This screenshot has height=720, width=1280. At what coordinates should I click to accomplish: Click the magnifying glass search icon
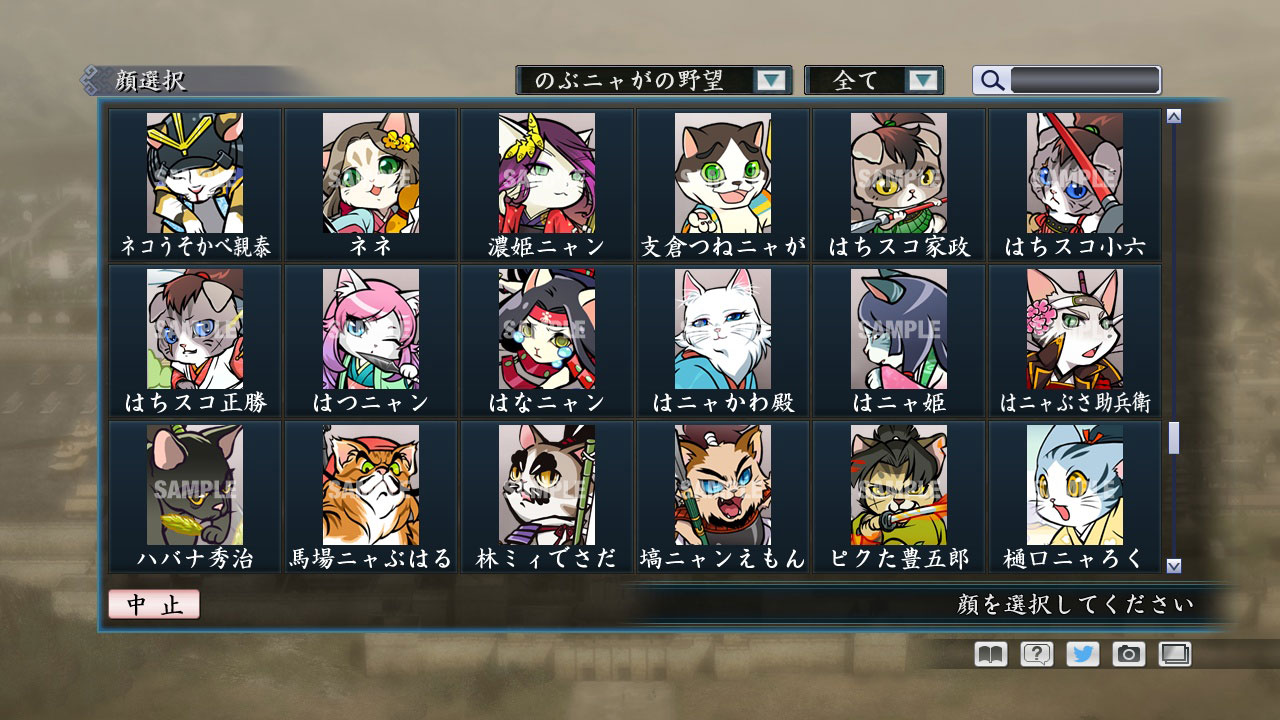991,80
